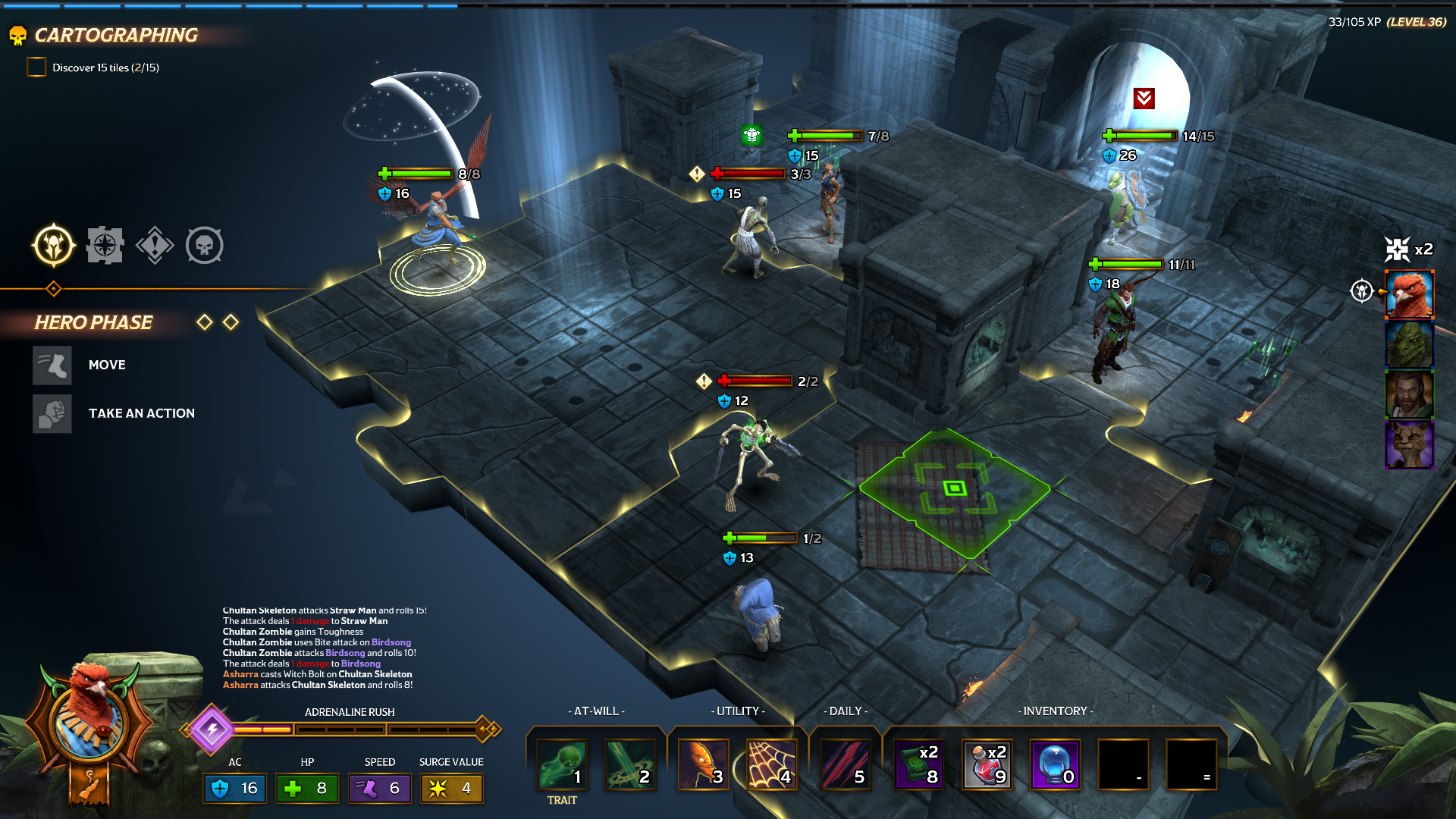Activate the spider web utility power
This screenshot has width=1456, height=819.
coord(770,764)
